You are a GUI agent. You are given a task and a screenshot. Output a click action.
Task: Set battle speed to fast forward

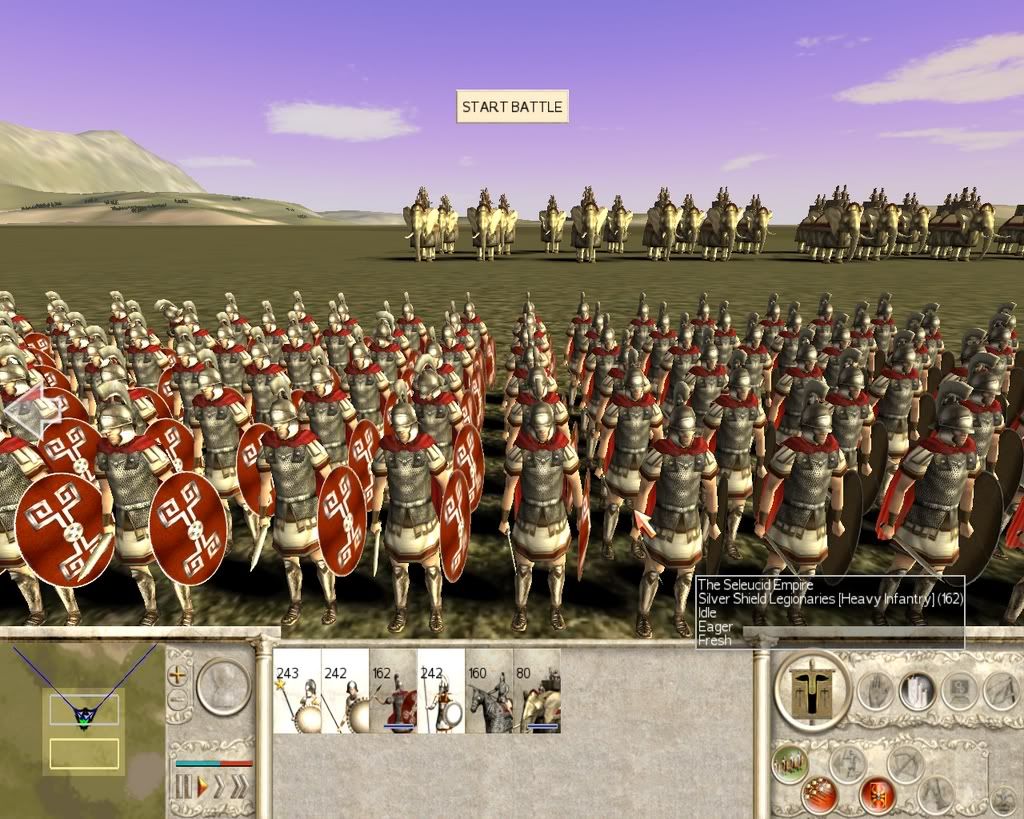[219, 787]
